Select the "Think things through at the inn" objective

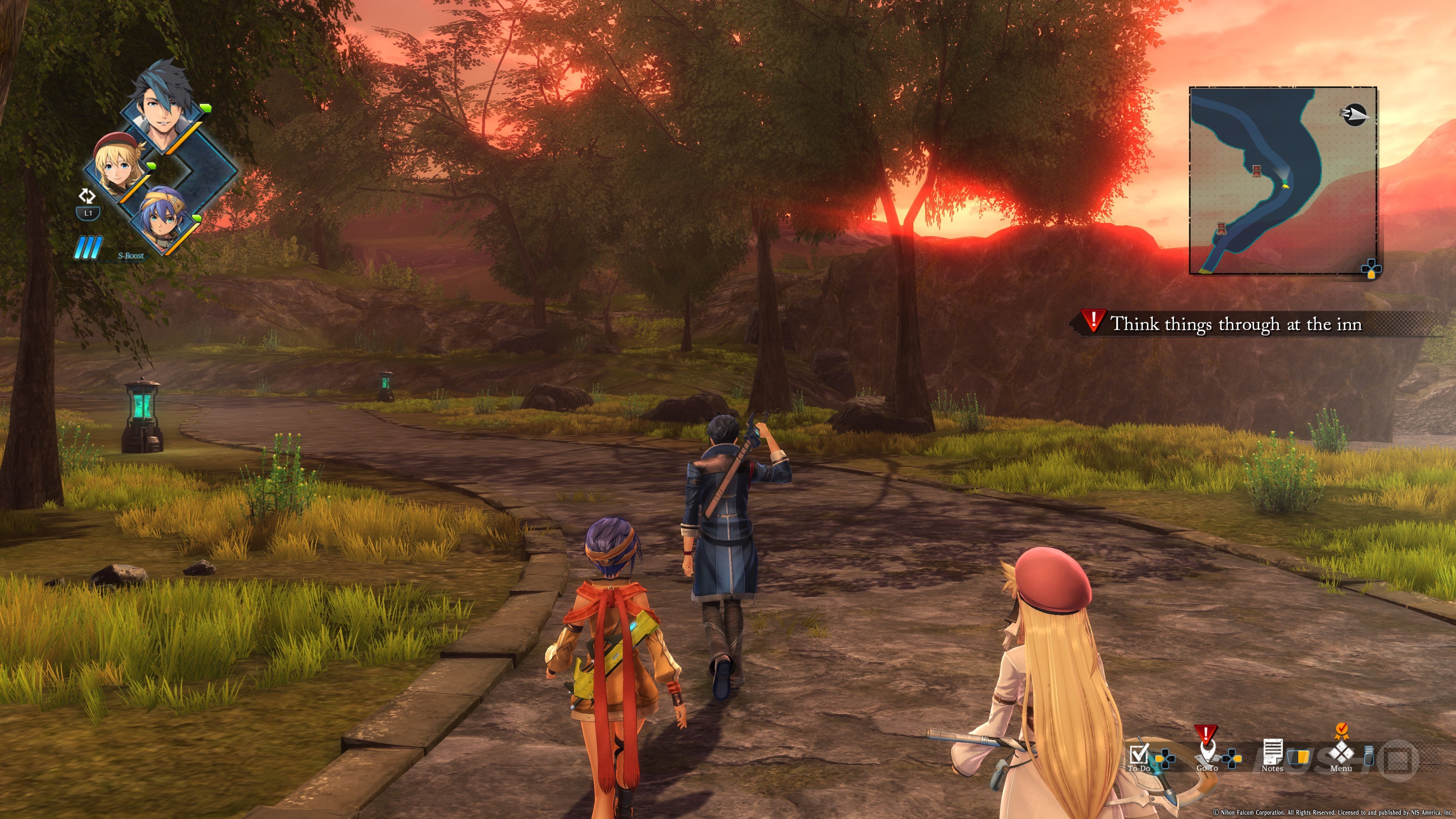1236,324
